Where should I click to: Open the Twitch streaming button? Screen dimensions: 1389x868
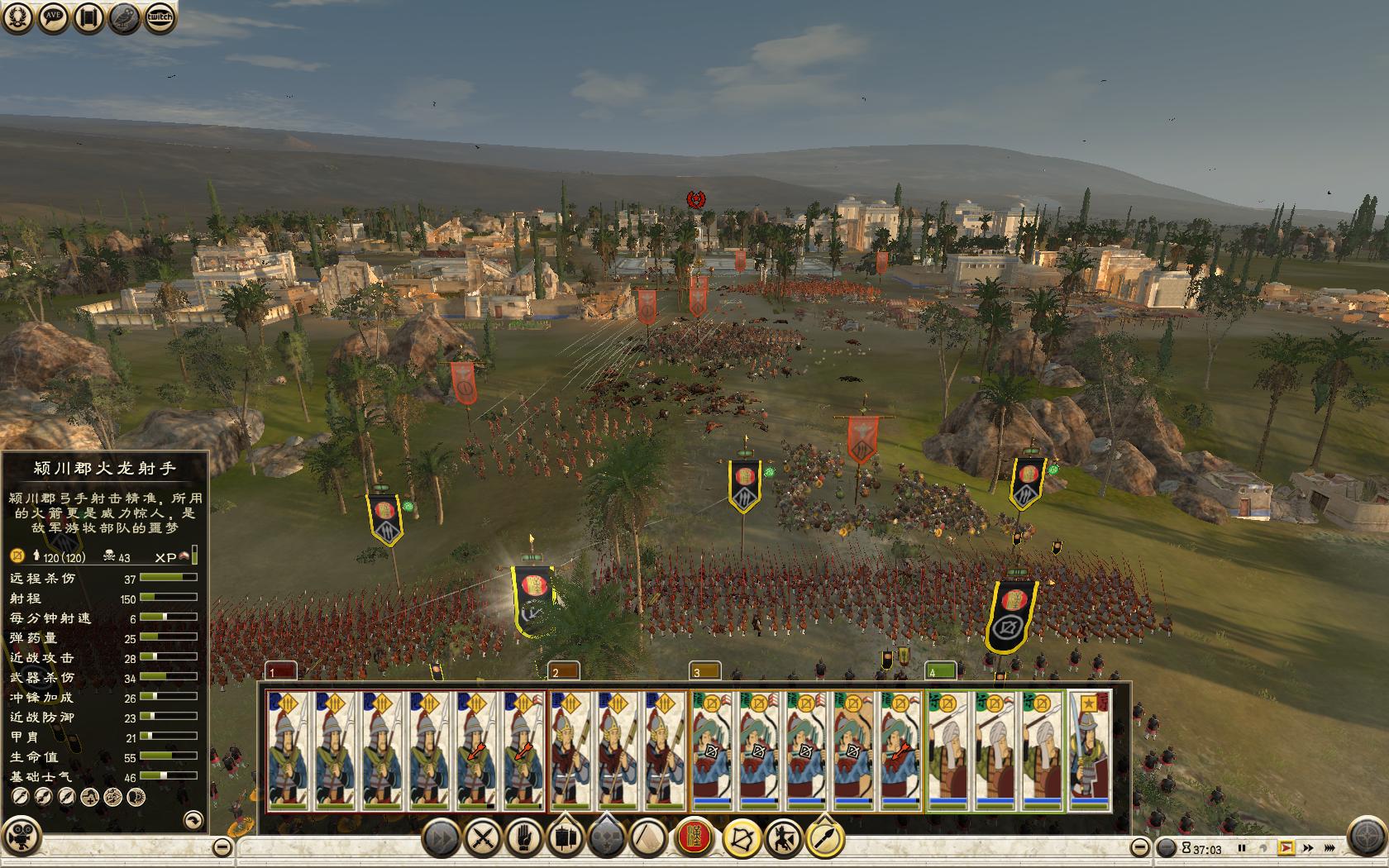[x=160, y=17]
